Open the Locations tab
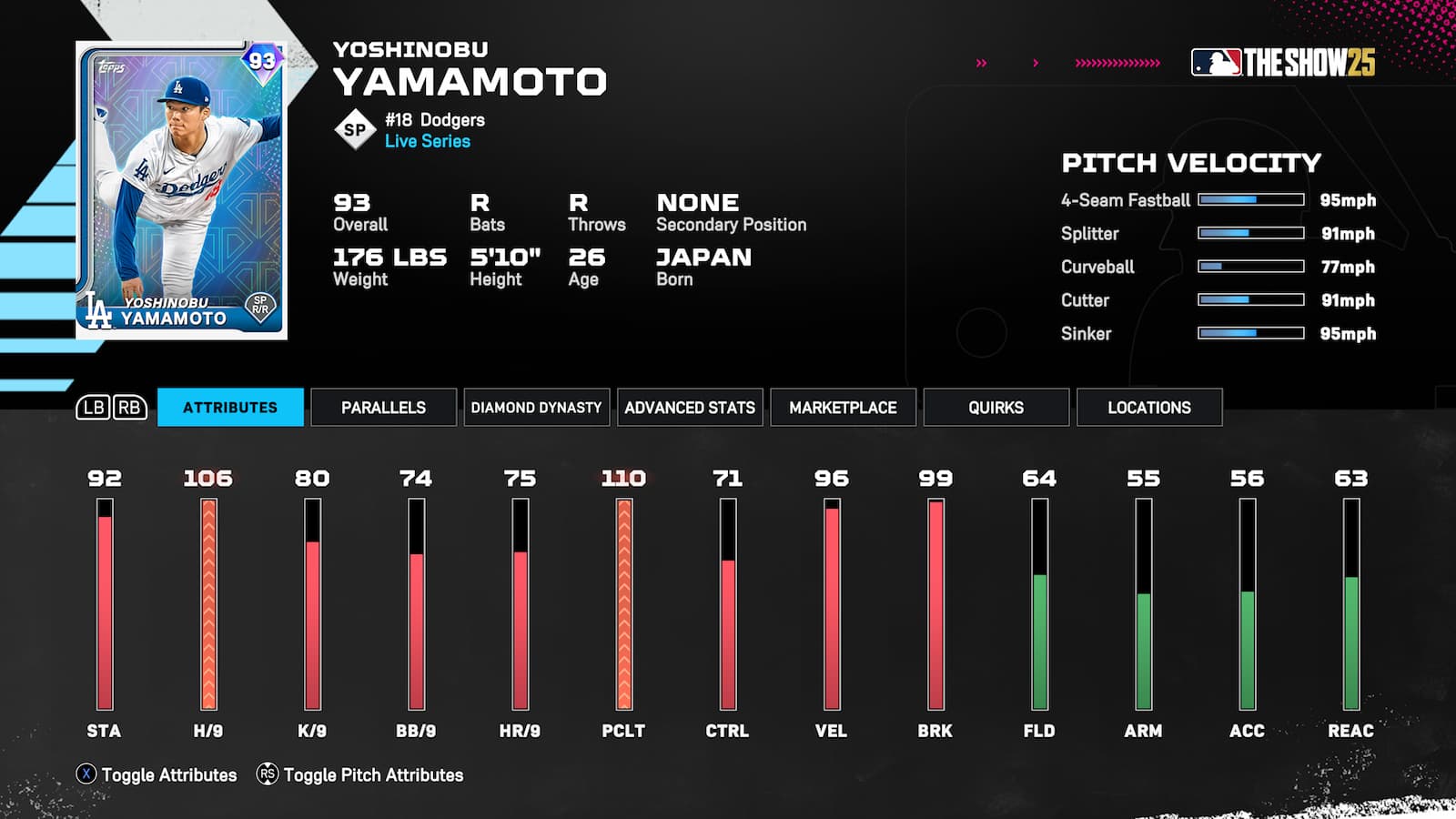 pos(1149,407)
